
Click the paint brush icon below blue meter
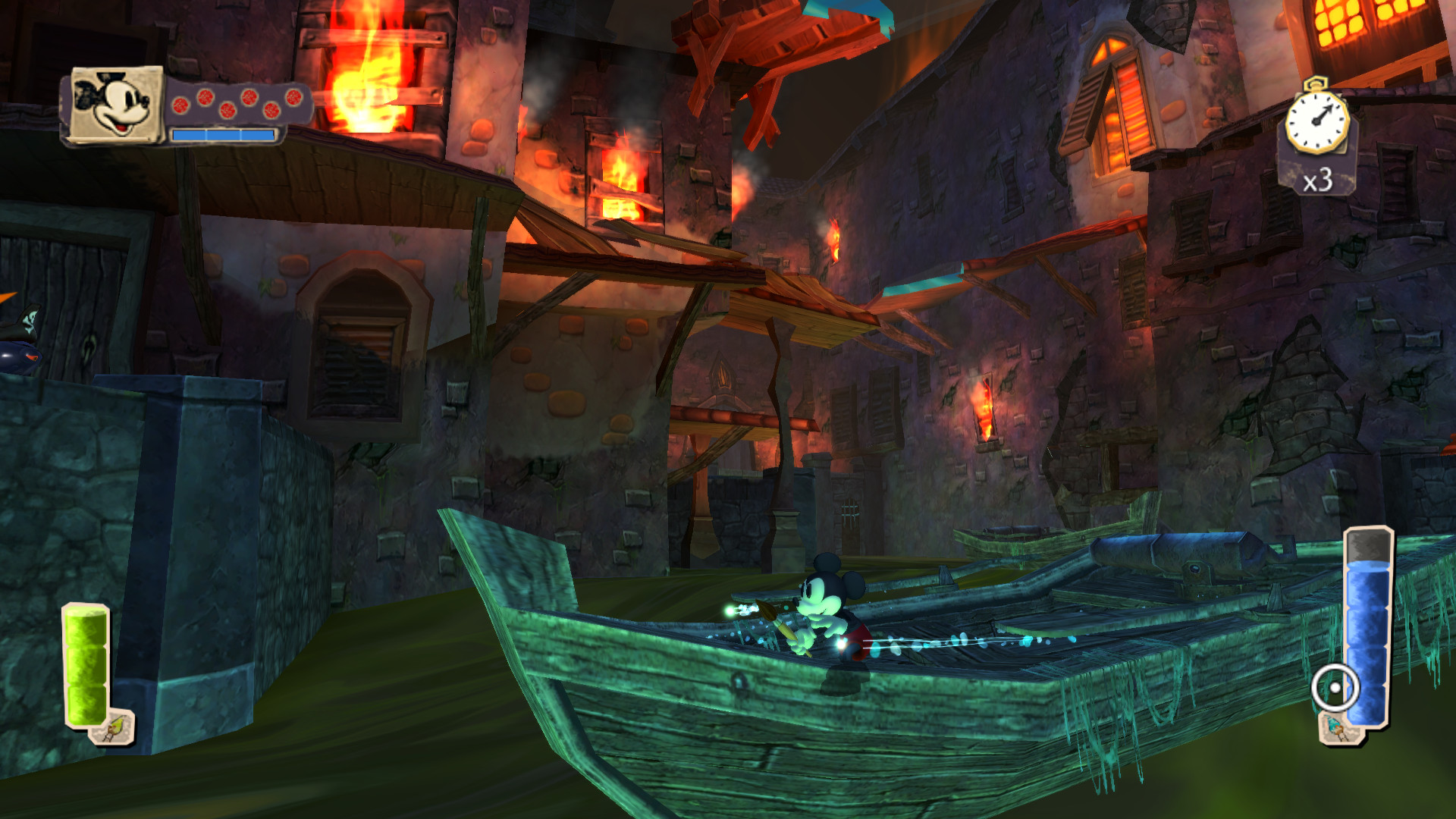click(x=1335, y=730)
